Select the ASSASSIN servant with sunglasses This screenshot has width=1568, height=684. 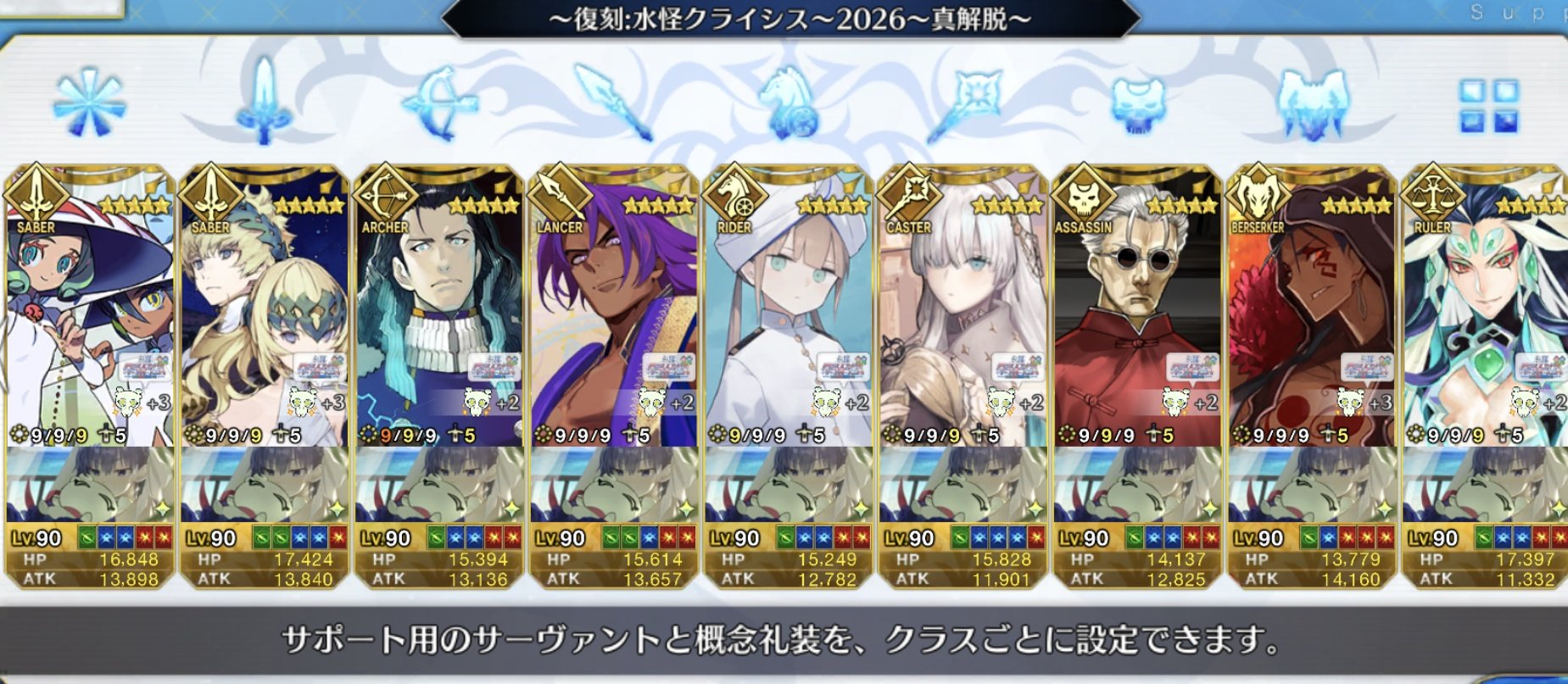pos(1137,314)
